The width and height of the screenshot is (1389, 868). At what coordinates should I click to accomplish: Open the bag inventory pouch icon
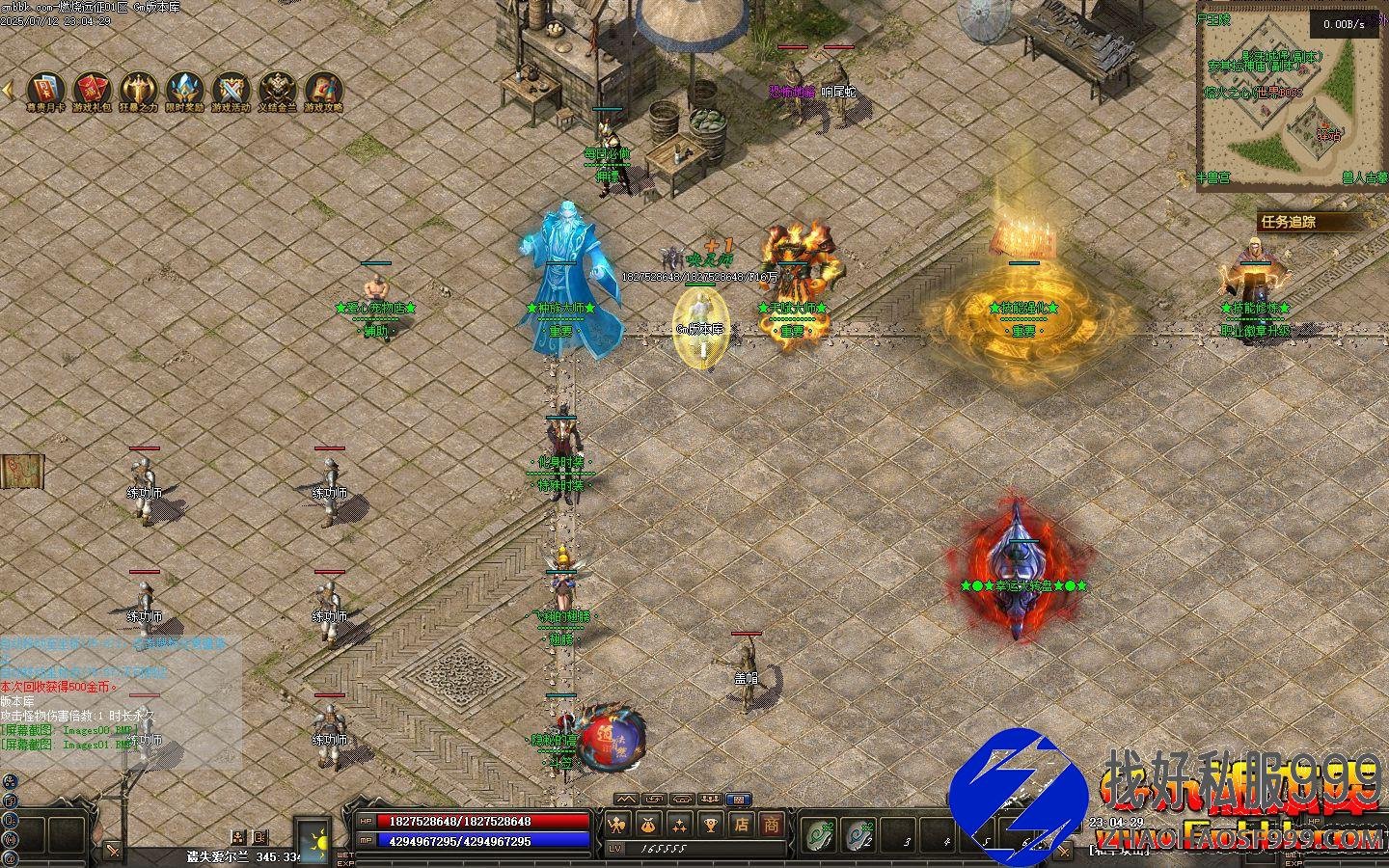pos(649,825)
